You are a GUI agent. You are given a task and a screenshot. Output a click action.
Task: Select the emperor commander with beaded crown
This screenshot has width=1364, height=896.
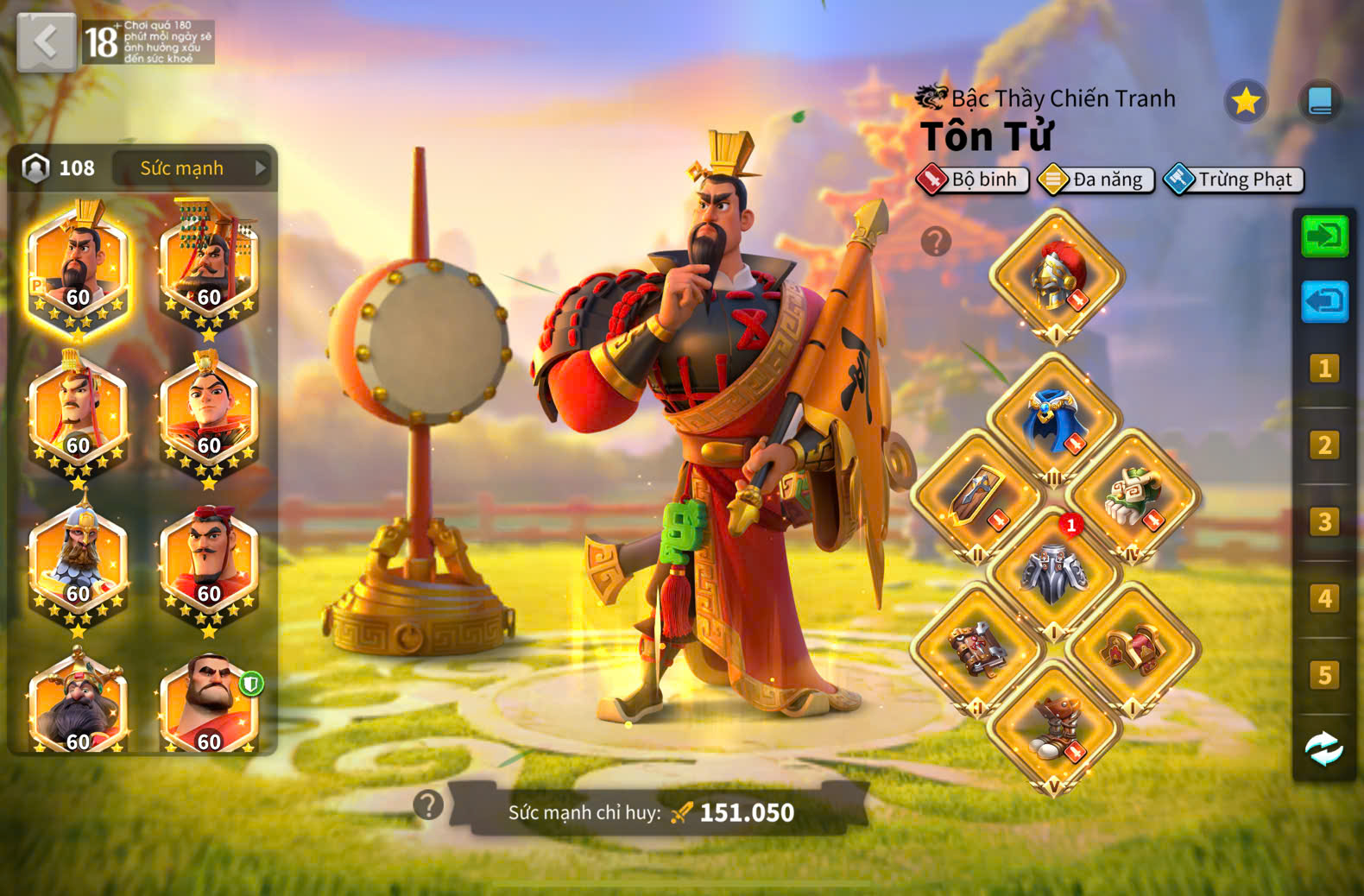[x=209, y=268]
